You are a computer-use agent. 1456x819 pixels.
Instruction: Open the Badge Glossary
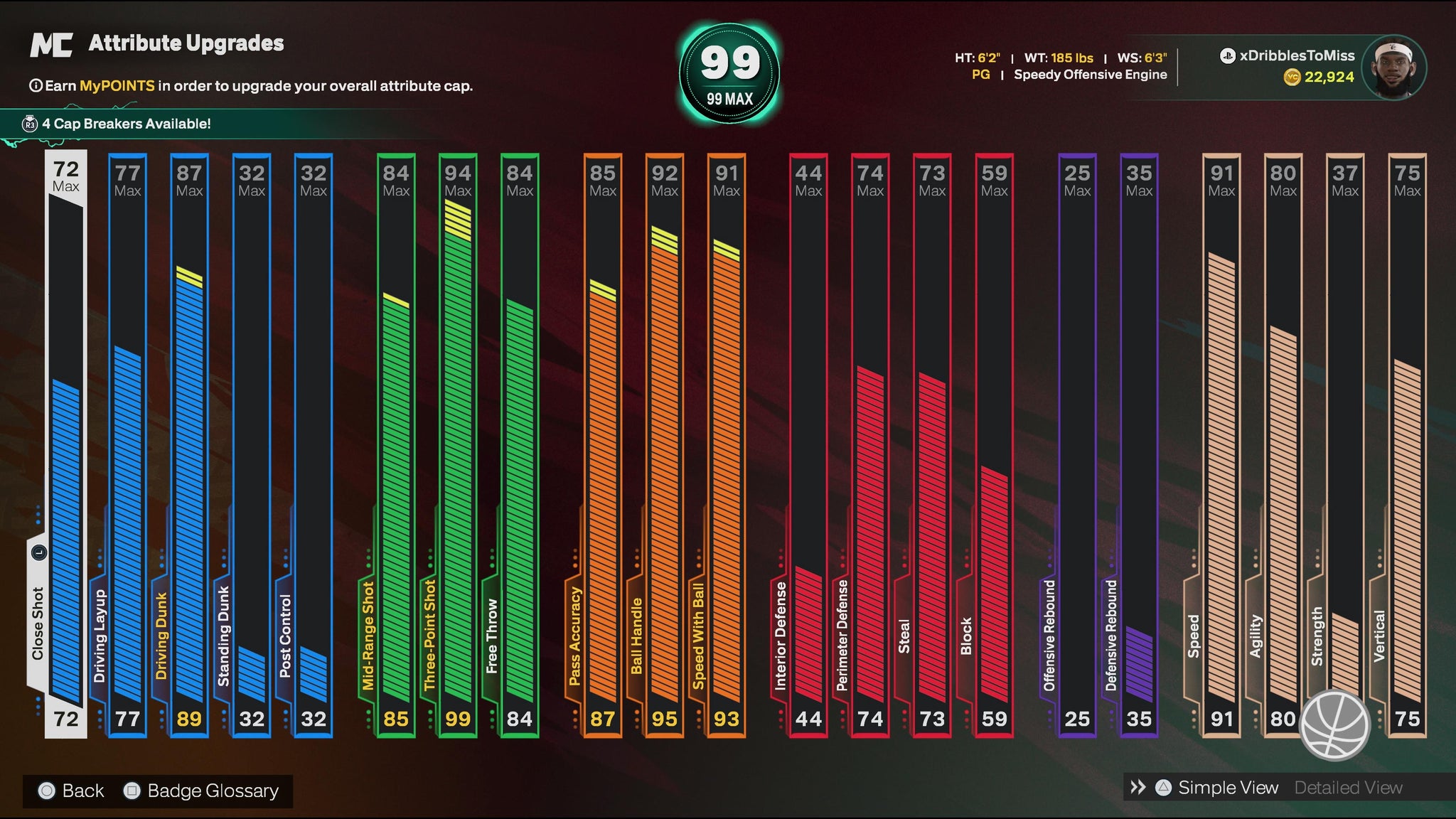click(212, 791)
